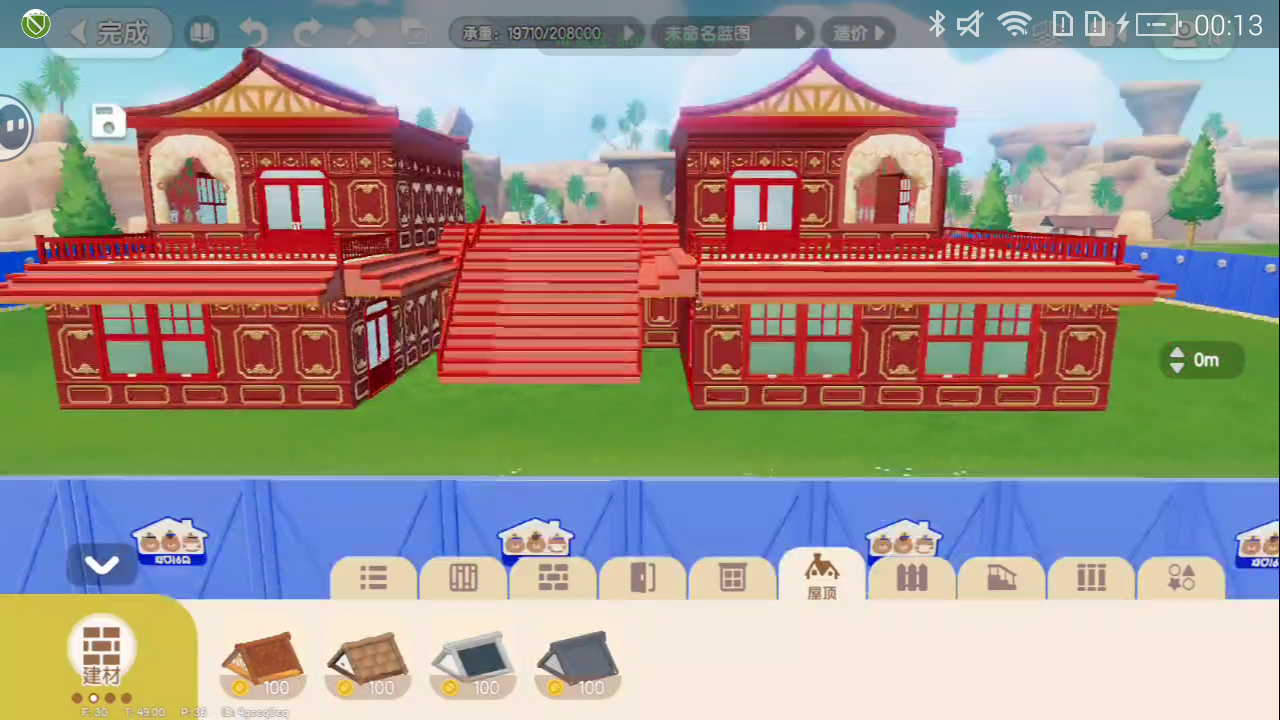This screenshot has height=720, width=1280.
Task: Switch to the 屋顶 roof tab
Action: tap(821, 577)
